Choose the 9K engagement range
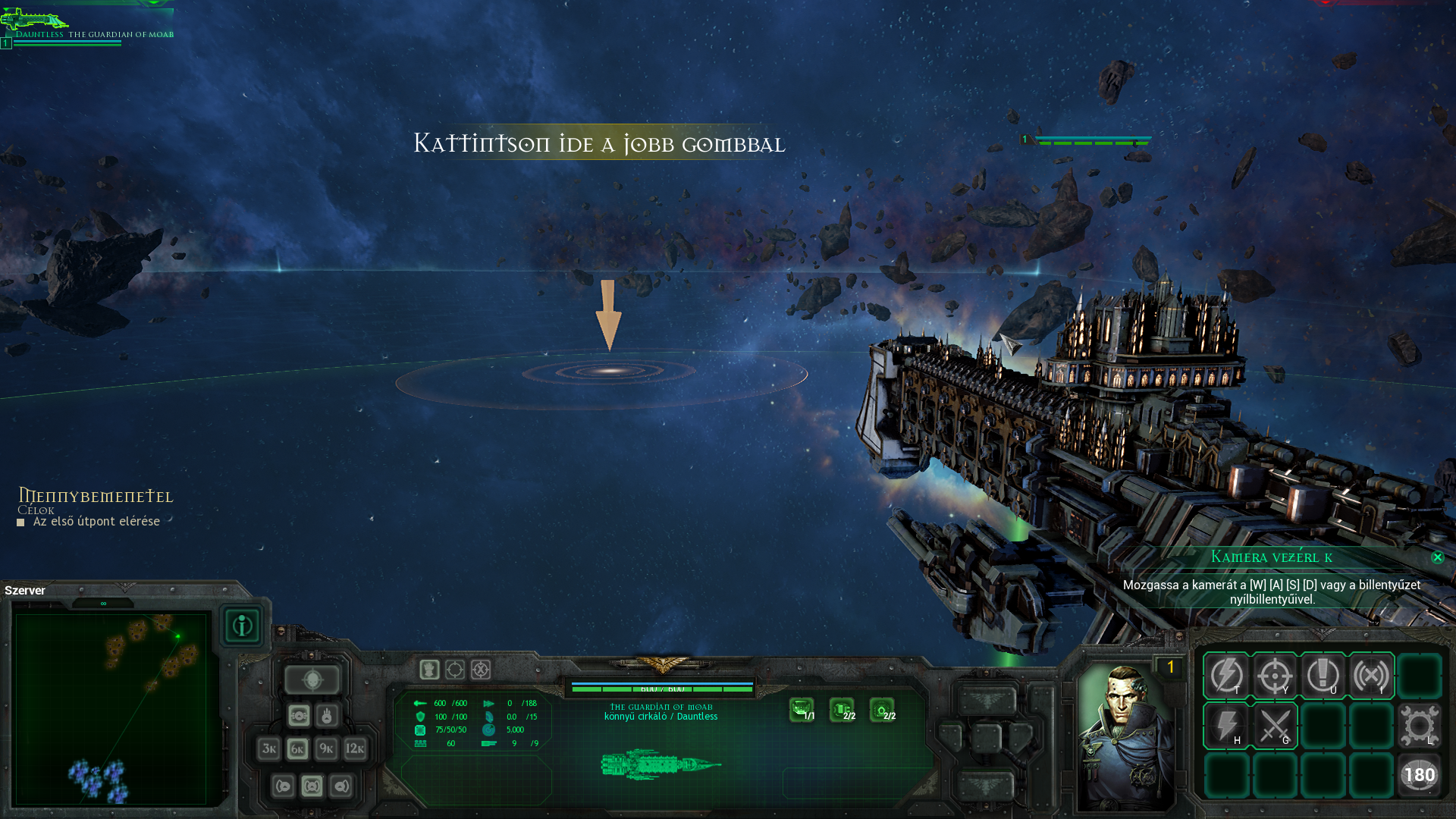The width and height of the screenshot is (1456, 819). point(326,749)
